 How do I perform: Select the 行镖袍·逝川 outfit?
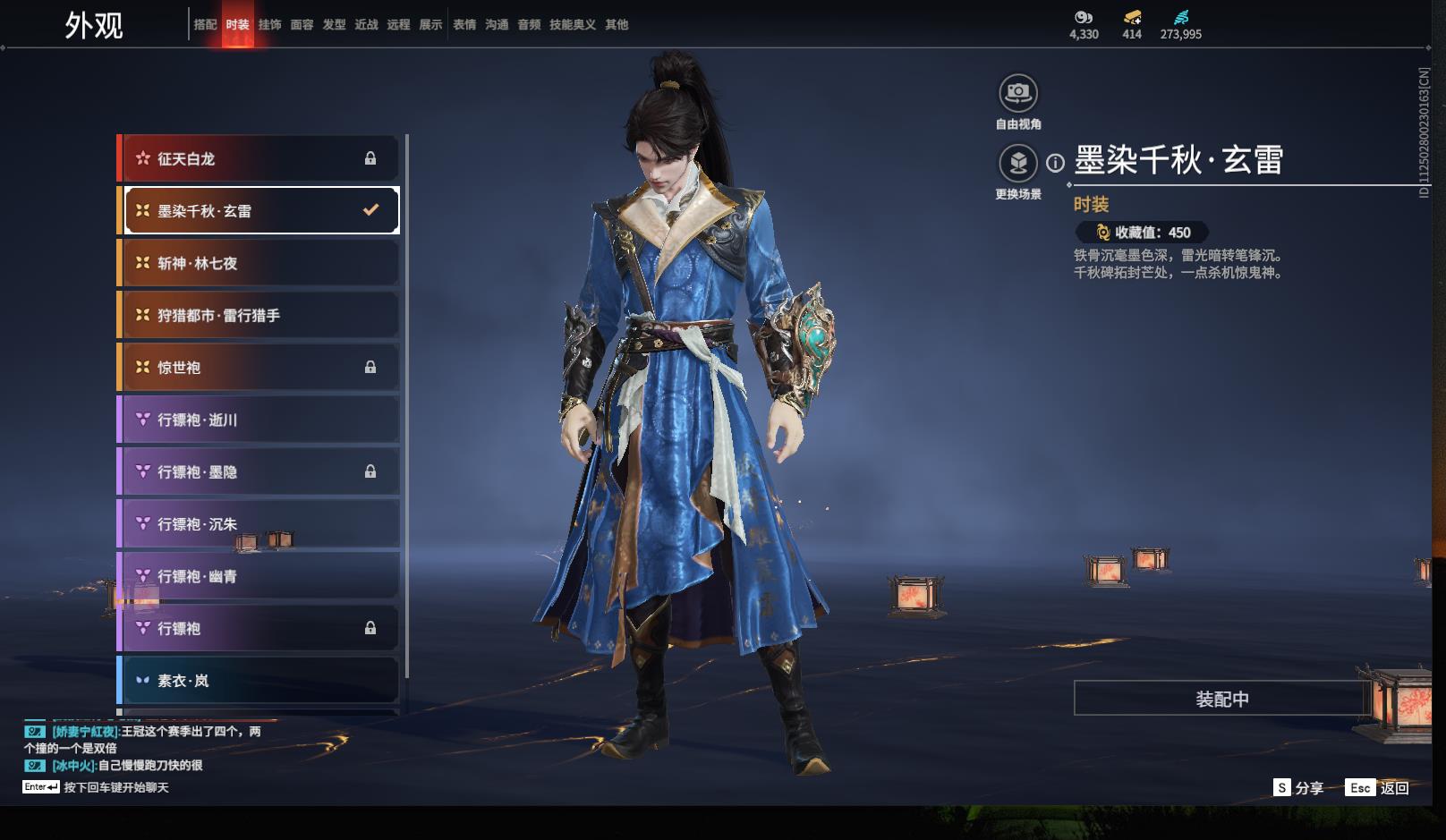[259, 420]
